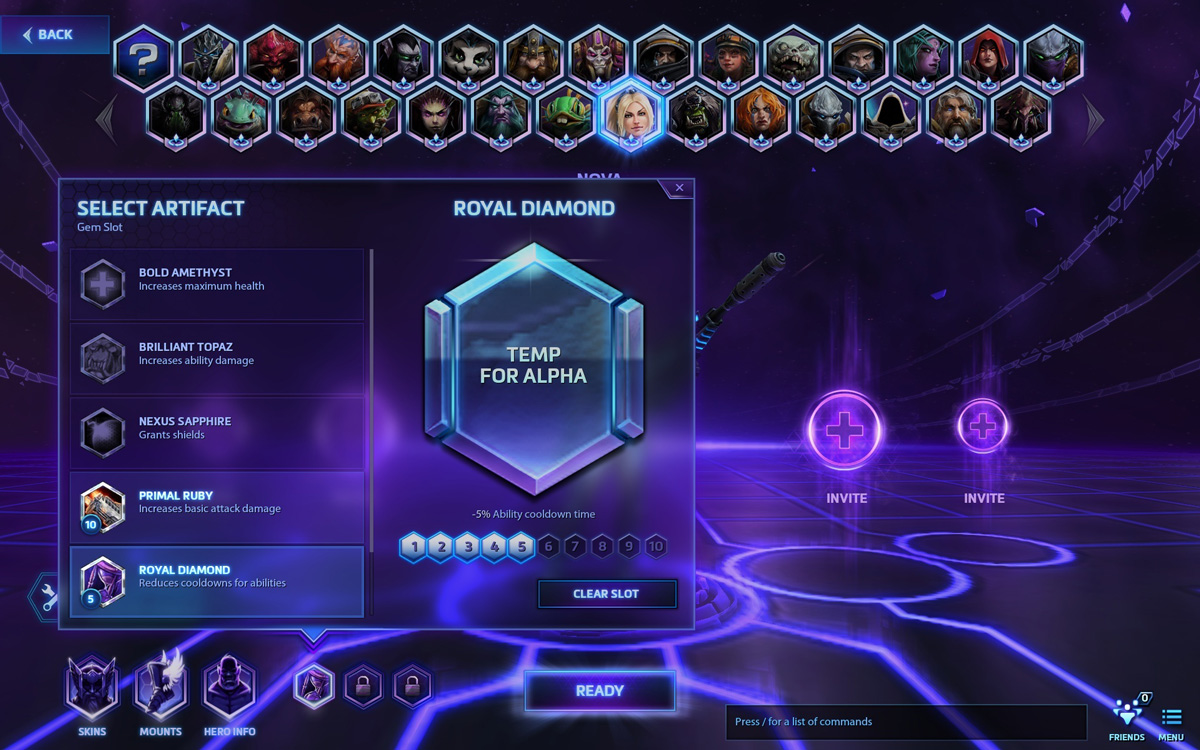Go back with the Back button

tap(50, 35)
